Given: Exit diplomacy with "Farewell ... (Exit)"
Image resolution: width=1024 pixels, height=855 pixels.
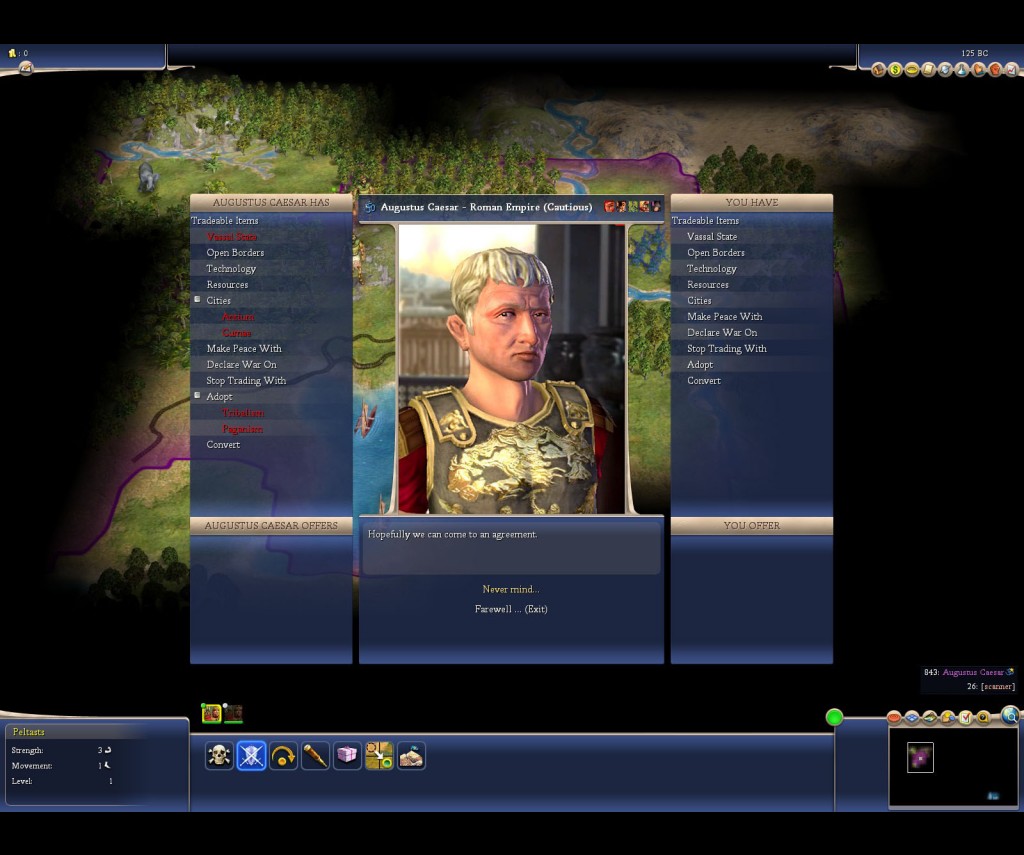Looking at the screenshot, I should pyautogui.click(x=510, y=609).
